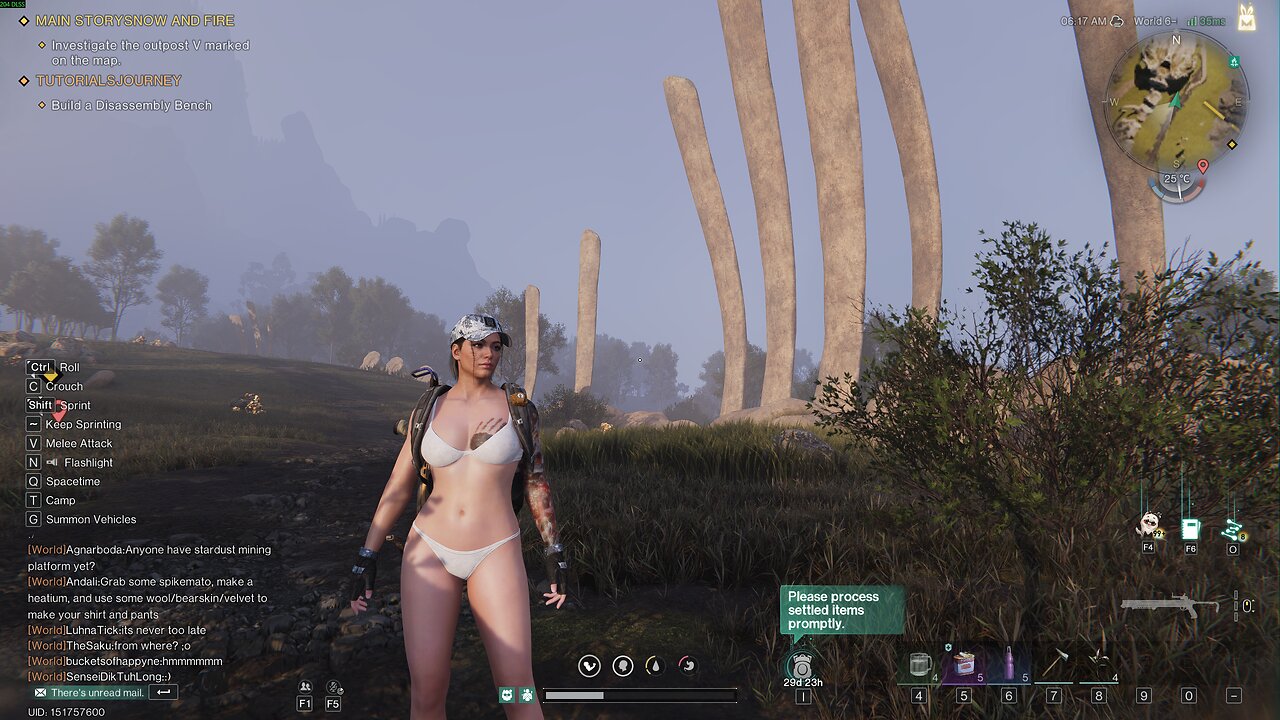Viewport: 1280px width, 720px height.
Task: Open the Main Story Snow and Fire quest
Action: point(135,20)
